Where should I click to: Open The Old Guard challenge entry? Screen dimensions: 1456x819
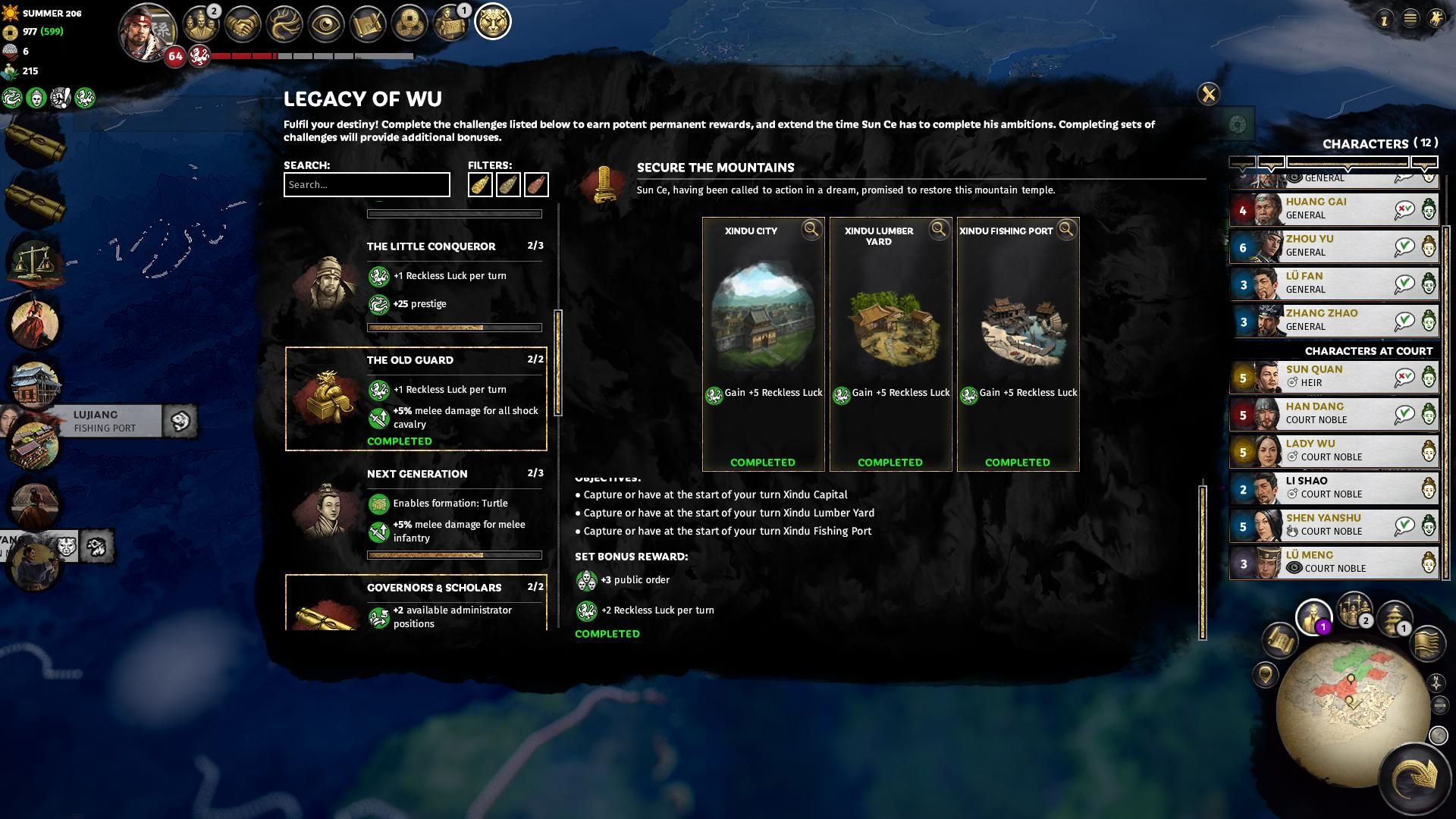click(416, 399)
